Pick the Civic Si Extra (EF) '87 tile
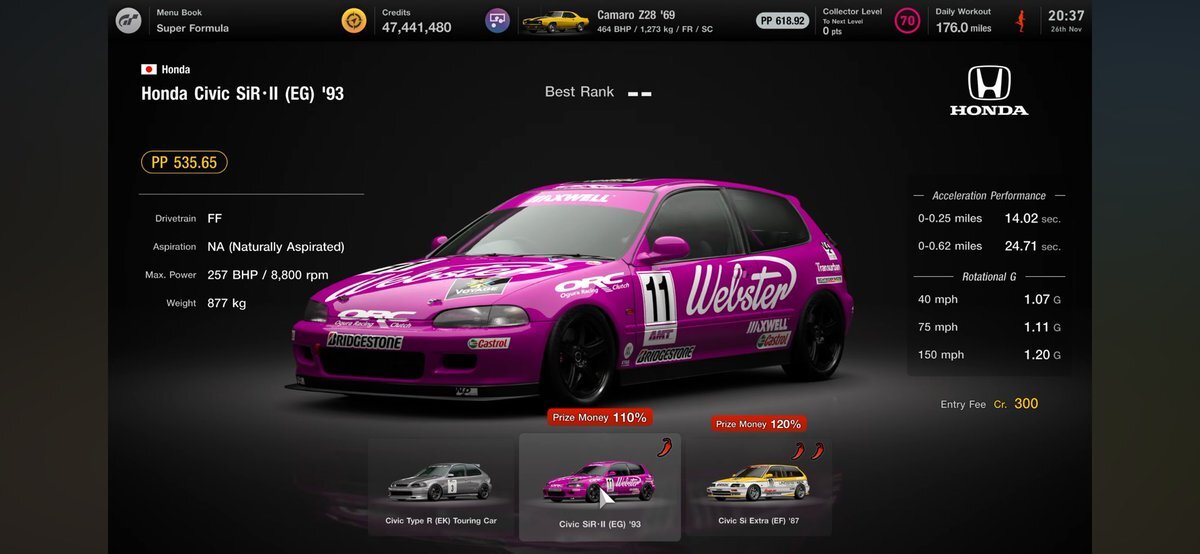1200x554 pixels. pos(759,487)
